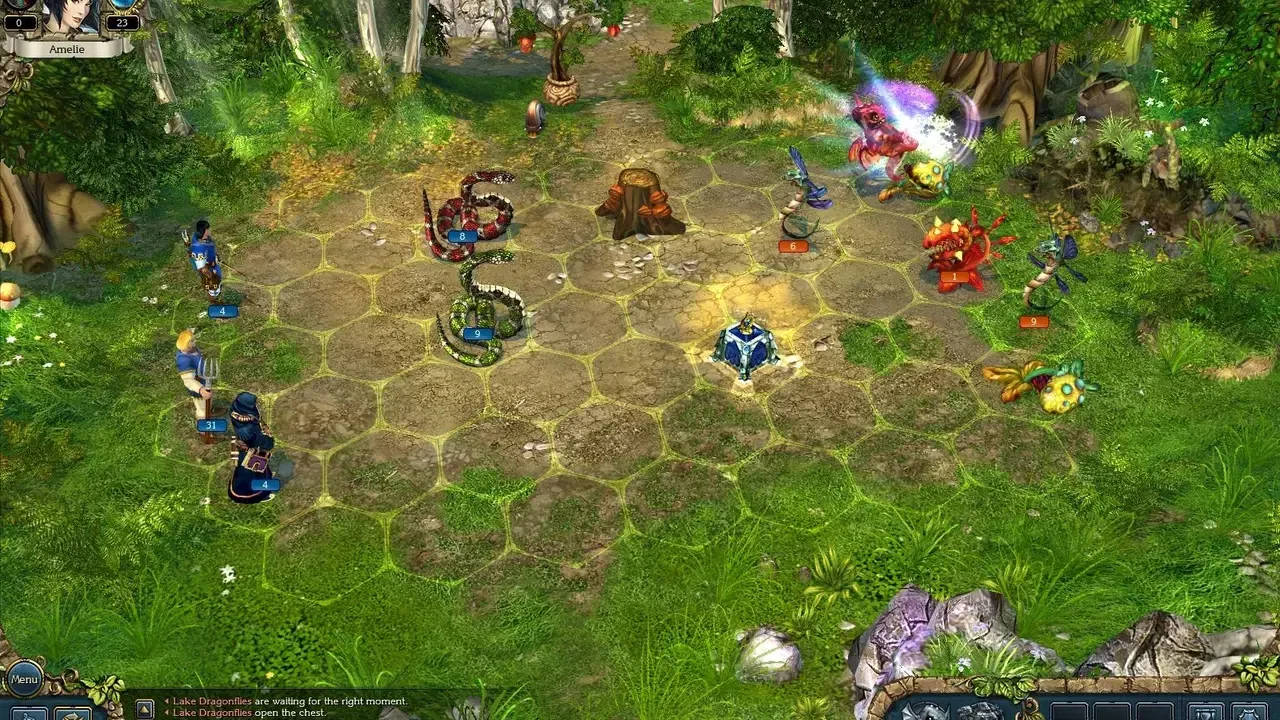Click the 'Lake Dragonflies' red text in the log
Viewport: 1280px width, 720px height.
point(212,701)
